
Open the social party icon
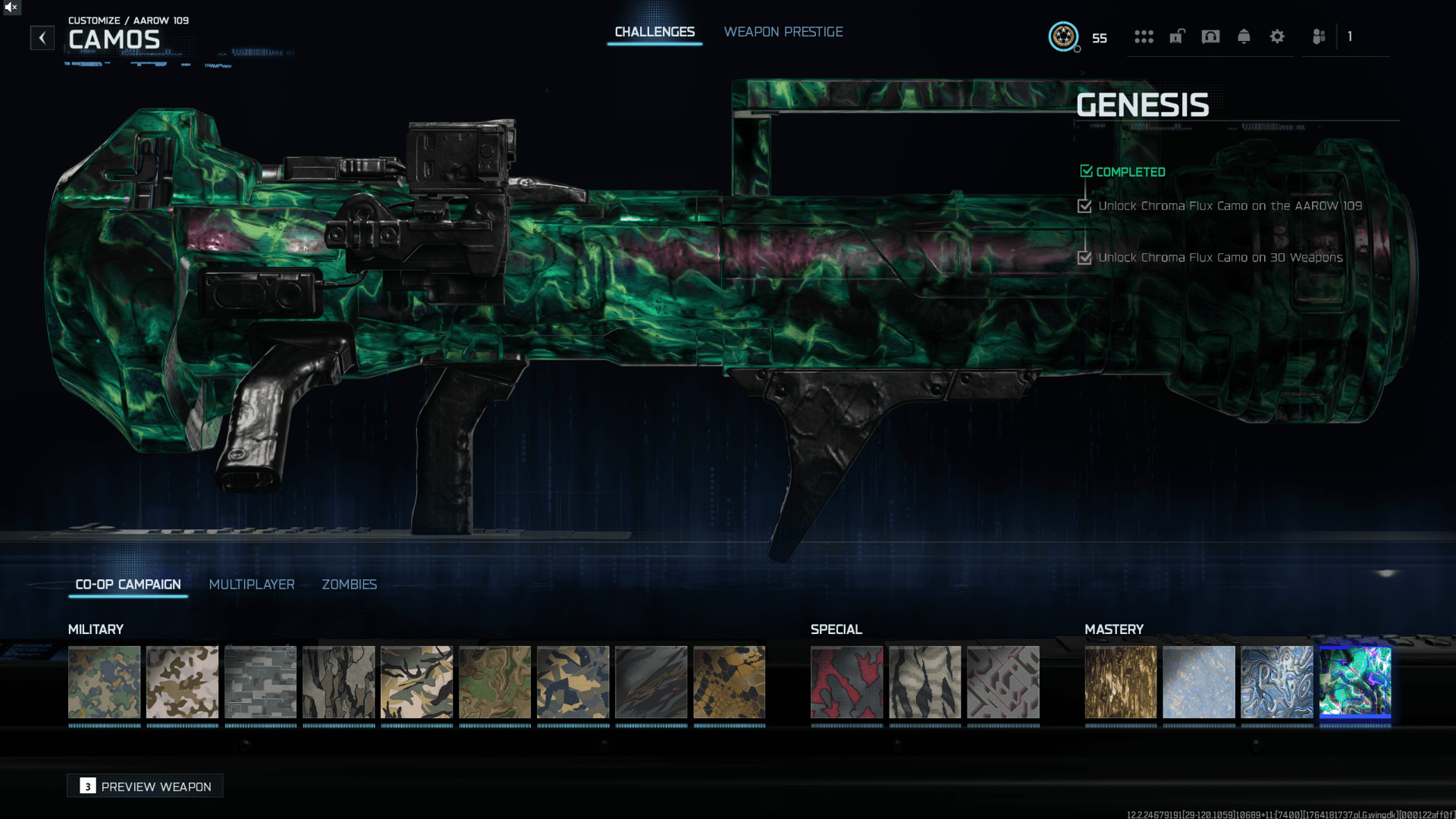1319,36
